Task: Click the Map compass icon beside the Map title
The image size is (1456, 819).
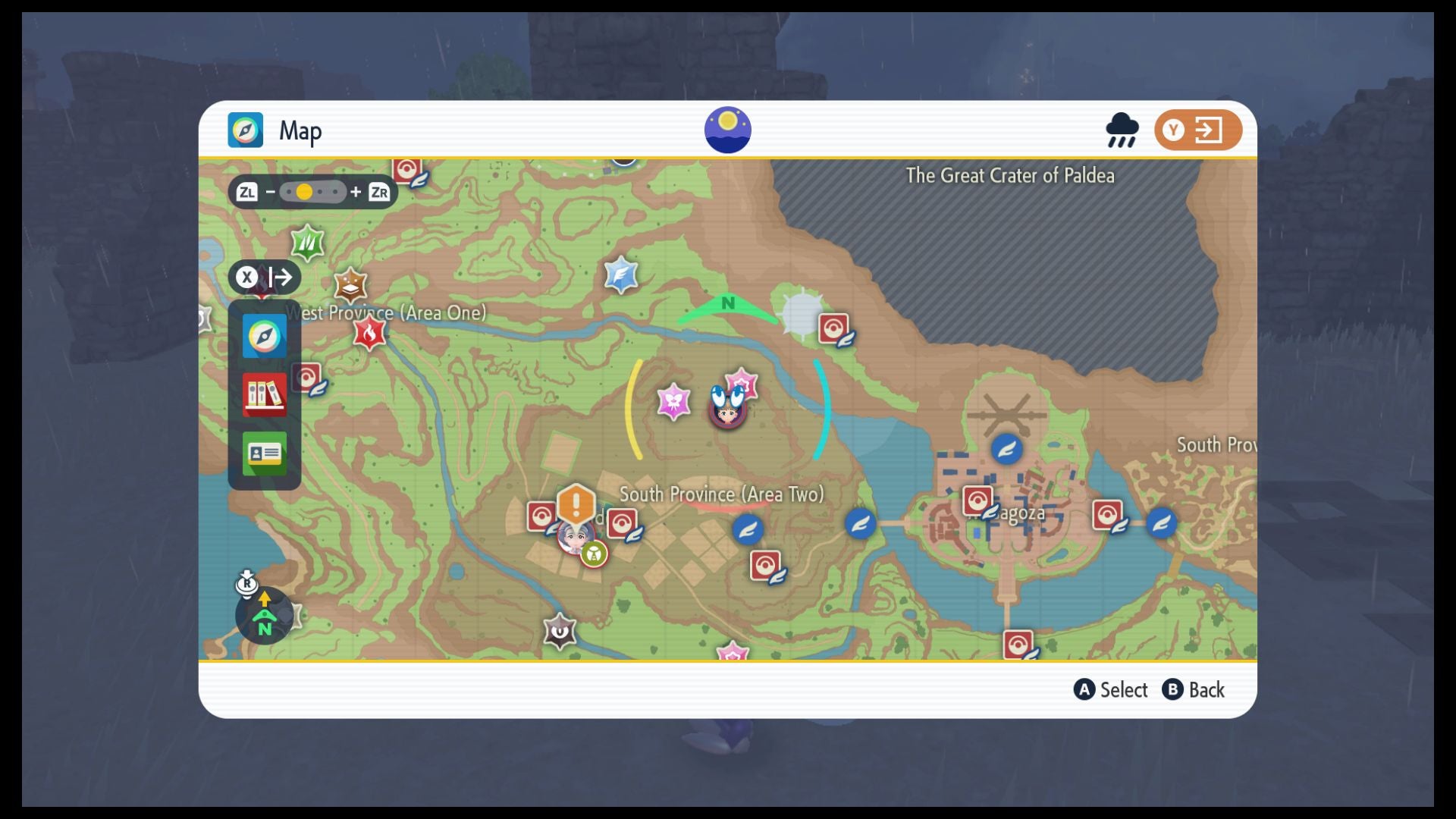Action: tap(244, 129)
